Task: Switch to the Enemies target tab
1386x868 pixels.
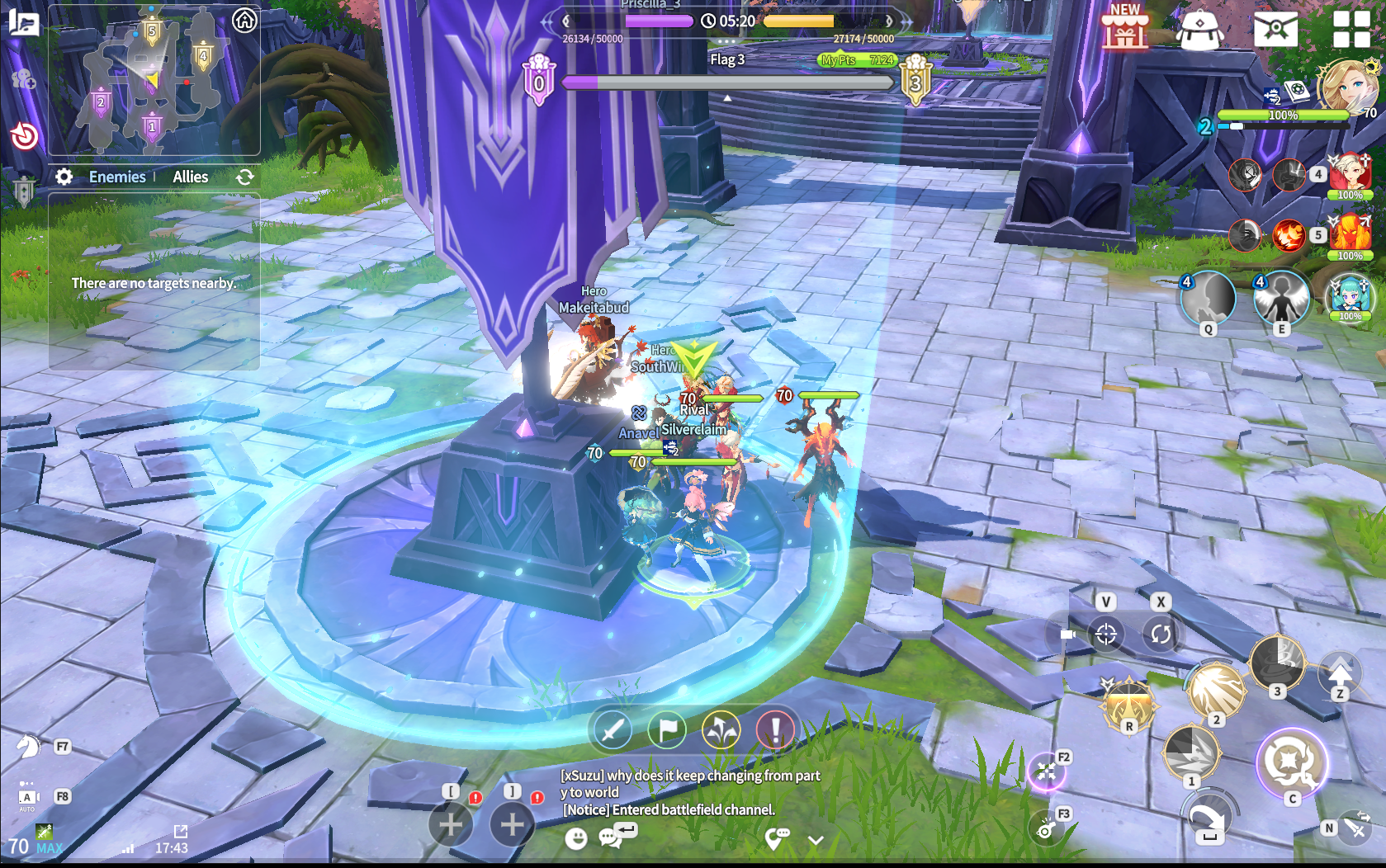Action: point(117,177)
